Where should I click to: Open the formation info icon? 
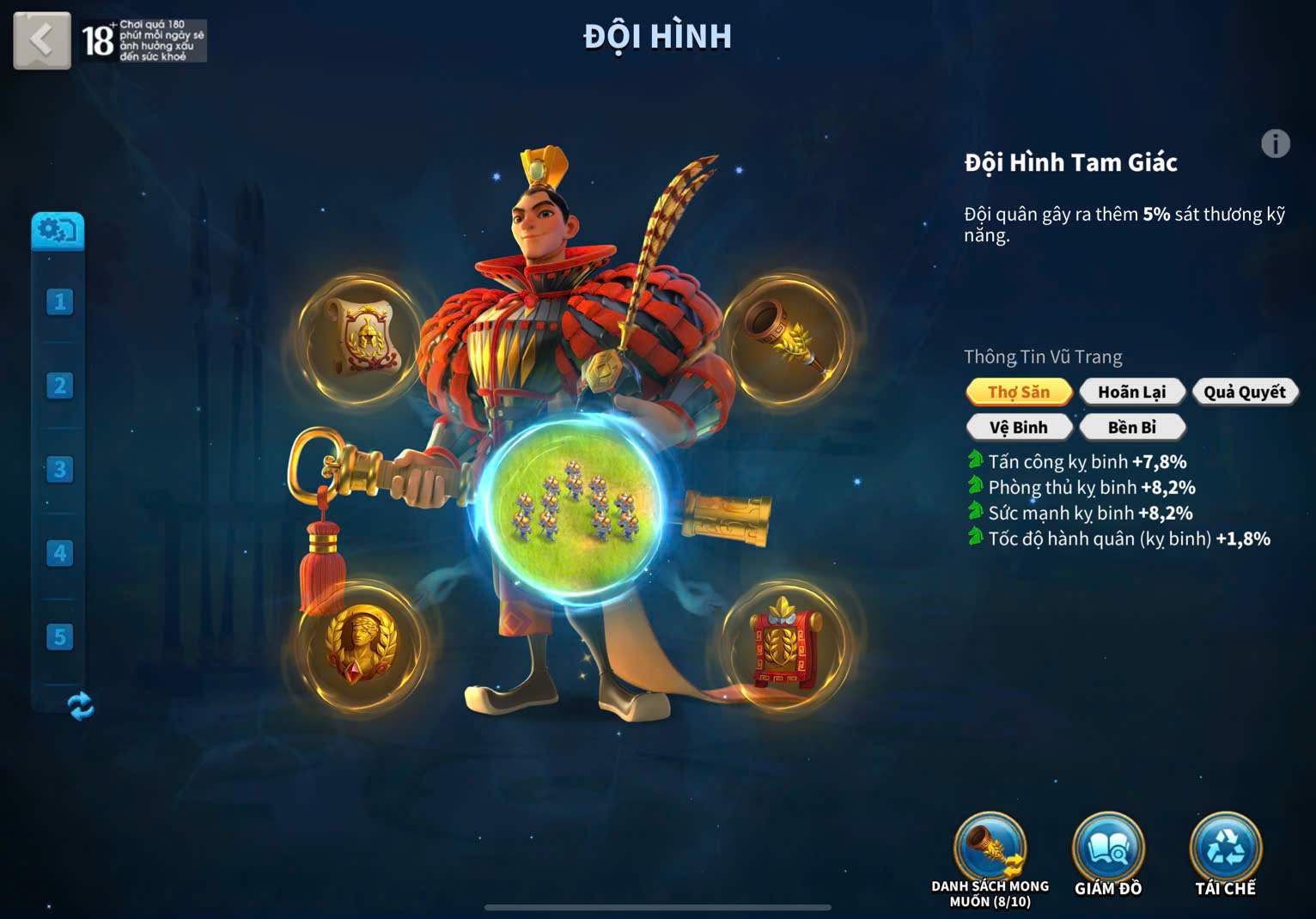click(x=1275, y=143)
